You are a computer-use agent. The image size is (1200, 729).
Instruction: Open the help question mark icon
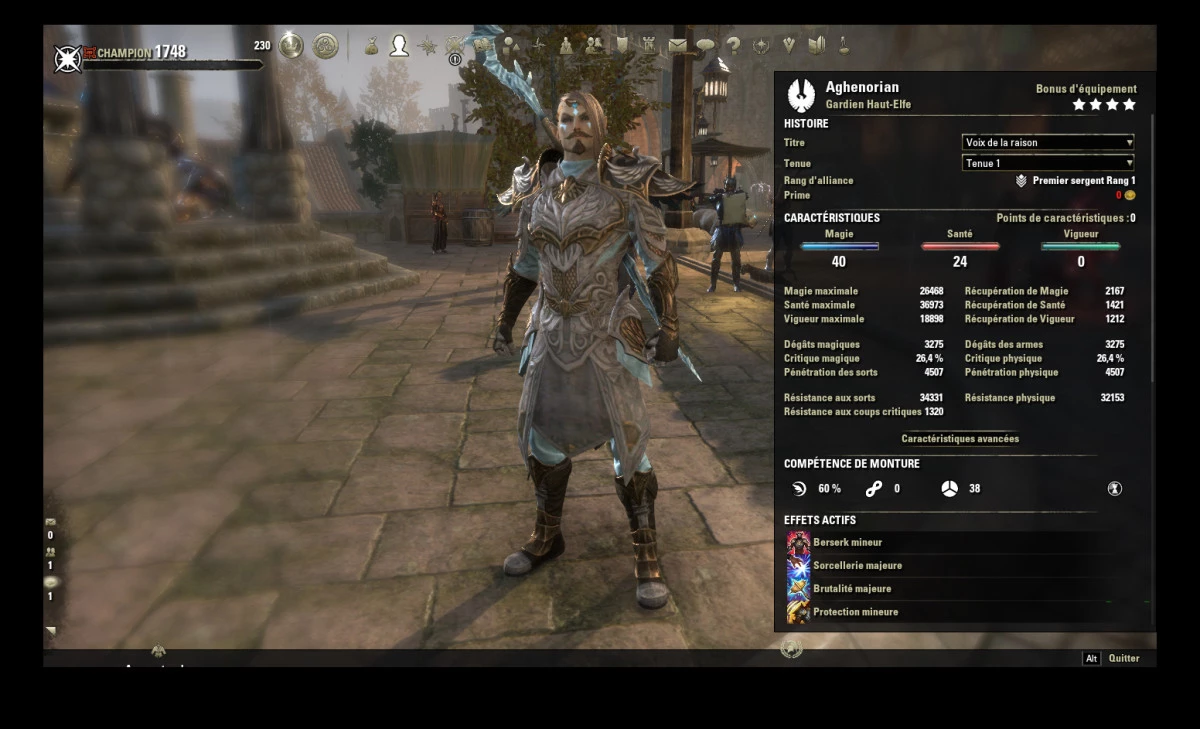tap(734, 45)
